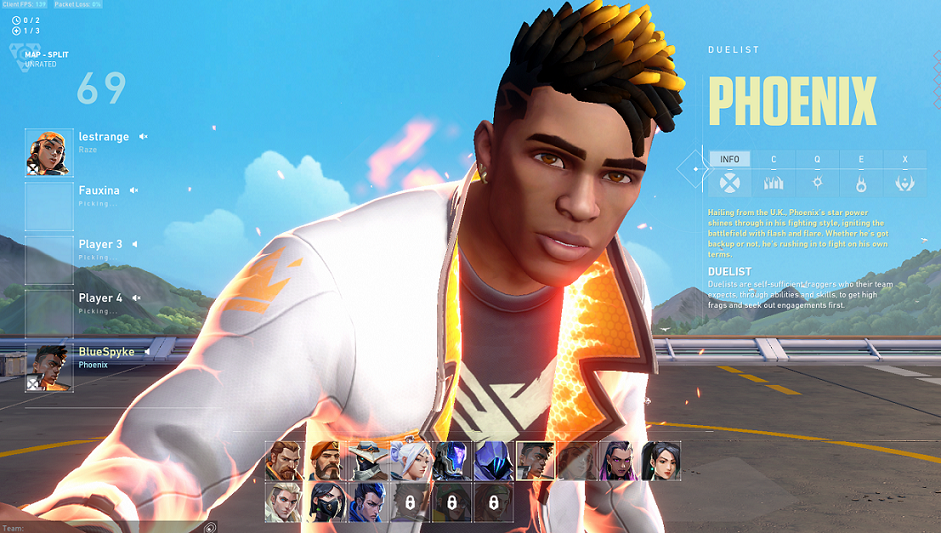
Task: Pick the Cypher agent portrait
Action: point(367,461)
